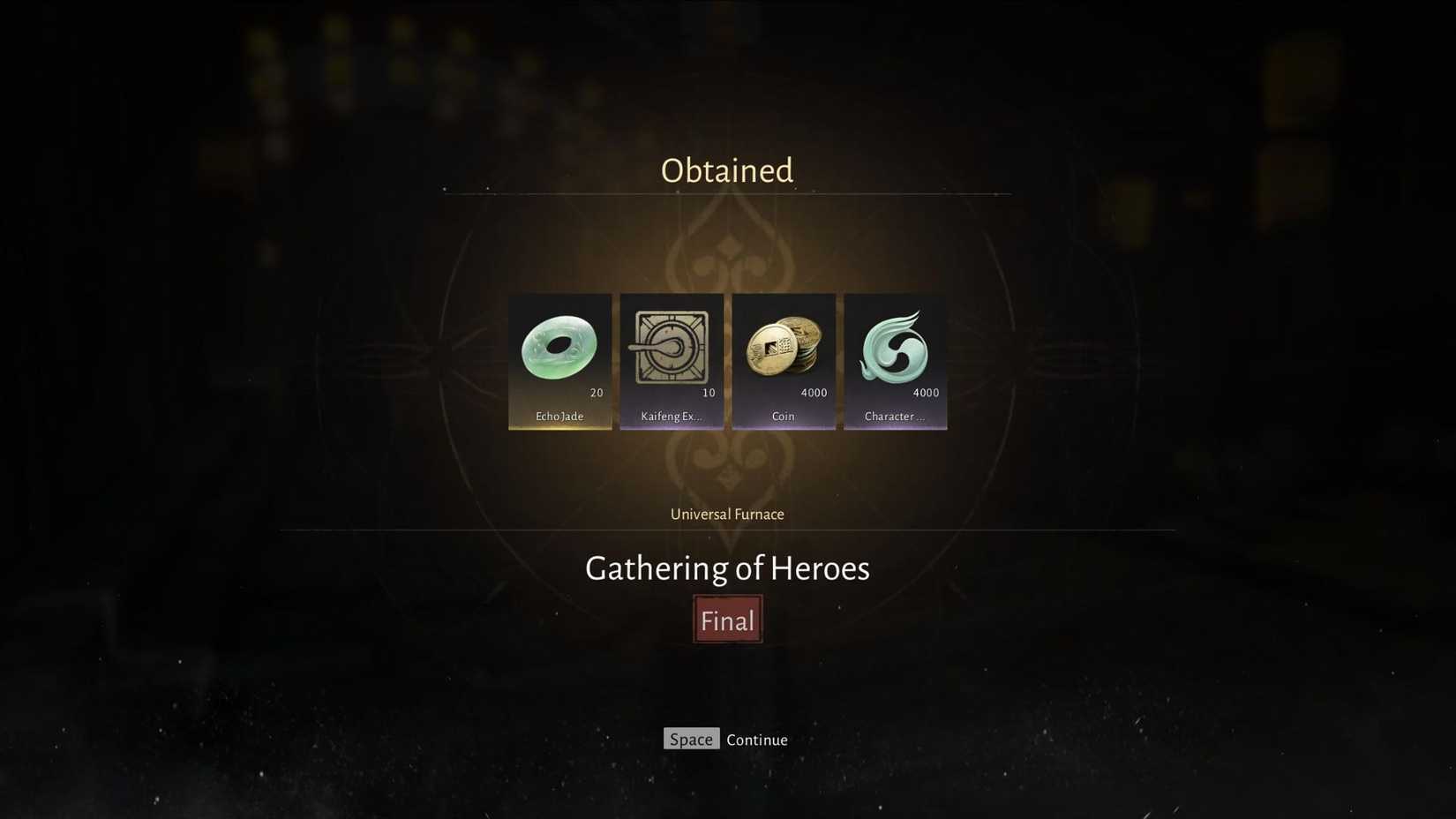Click the teal Character XP swirl icon

click(895, 346)
